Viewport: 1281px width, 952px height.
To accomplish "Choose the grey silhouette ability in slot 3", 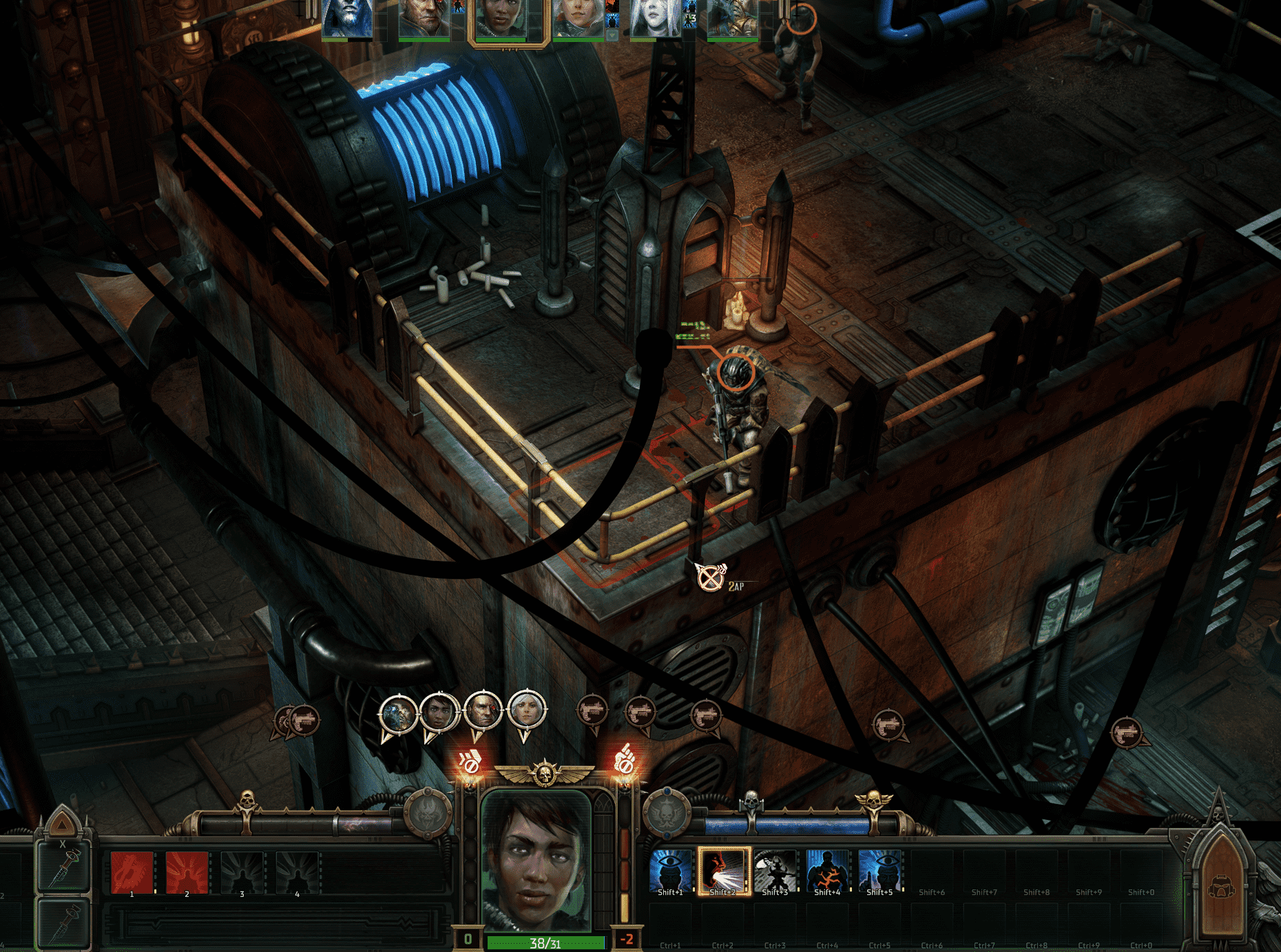I will [x=242, y=872].
